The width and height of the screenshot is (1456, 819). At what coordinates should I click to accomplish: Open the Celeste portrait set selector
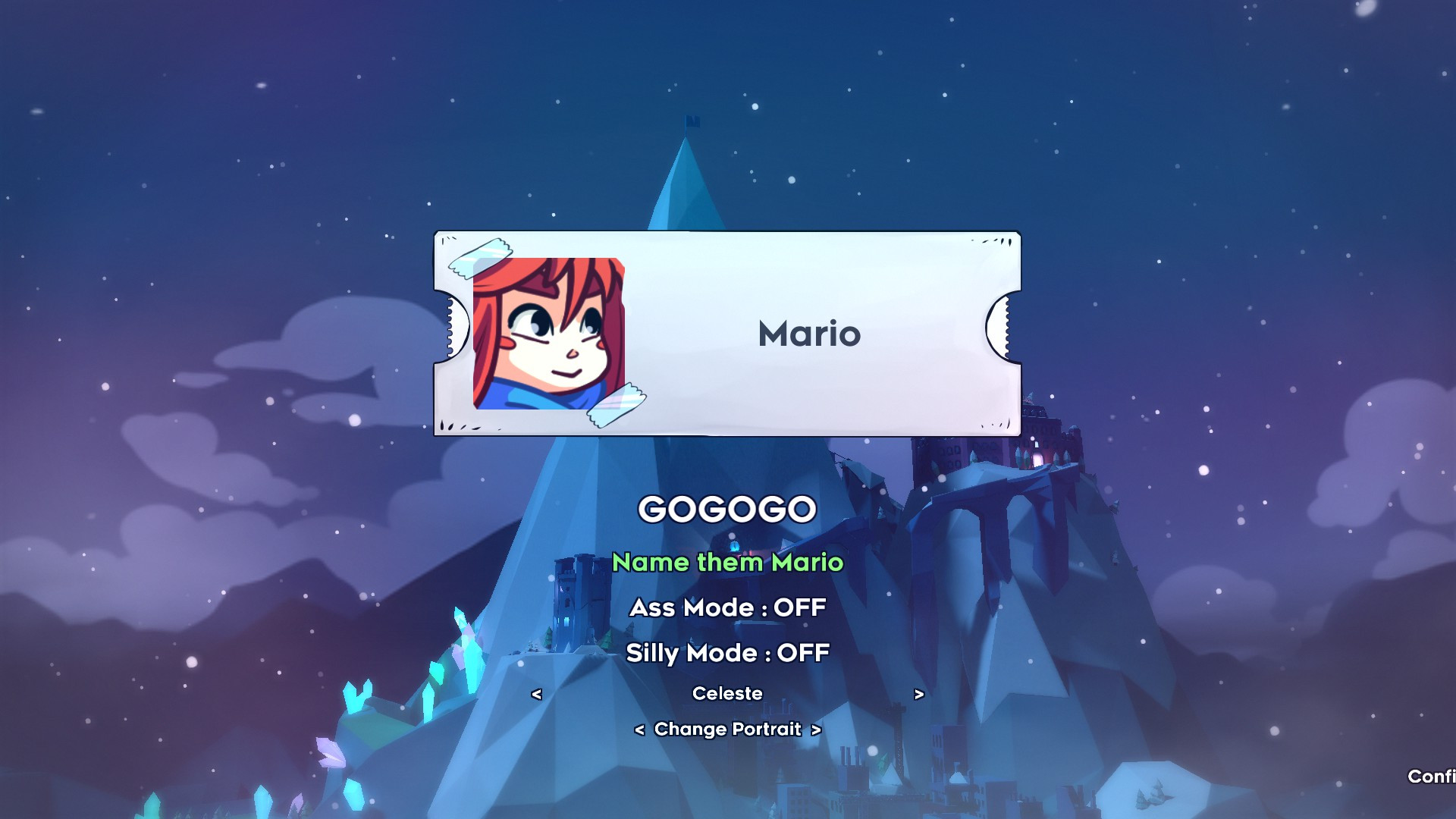click(x=727, y=692)
